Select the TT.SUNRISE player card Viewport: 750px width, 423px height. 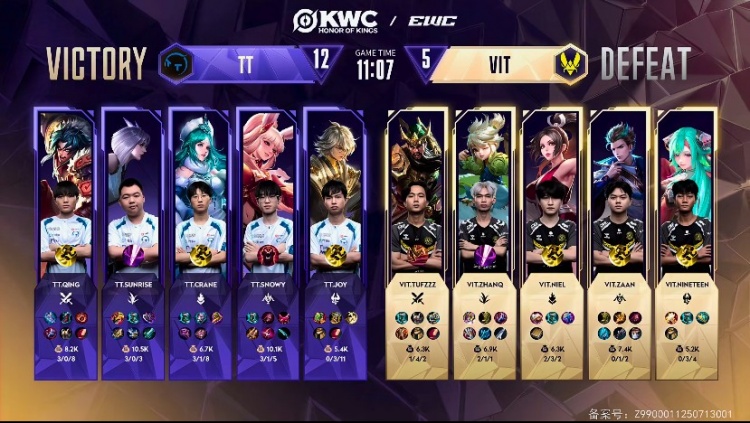pos(133,240)
